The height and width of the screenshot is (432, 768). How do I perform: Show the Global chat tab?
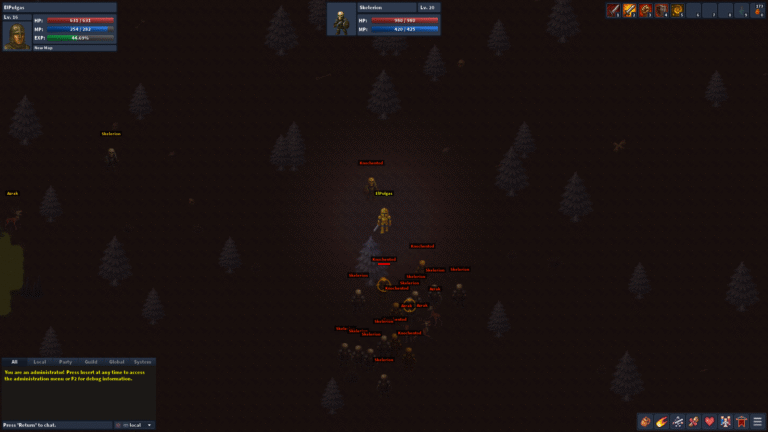(117, 362)
